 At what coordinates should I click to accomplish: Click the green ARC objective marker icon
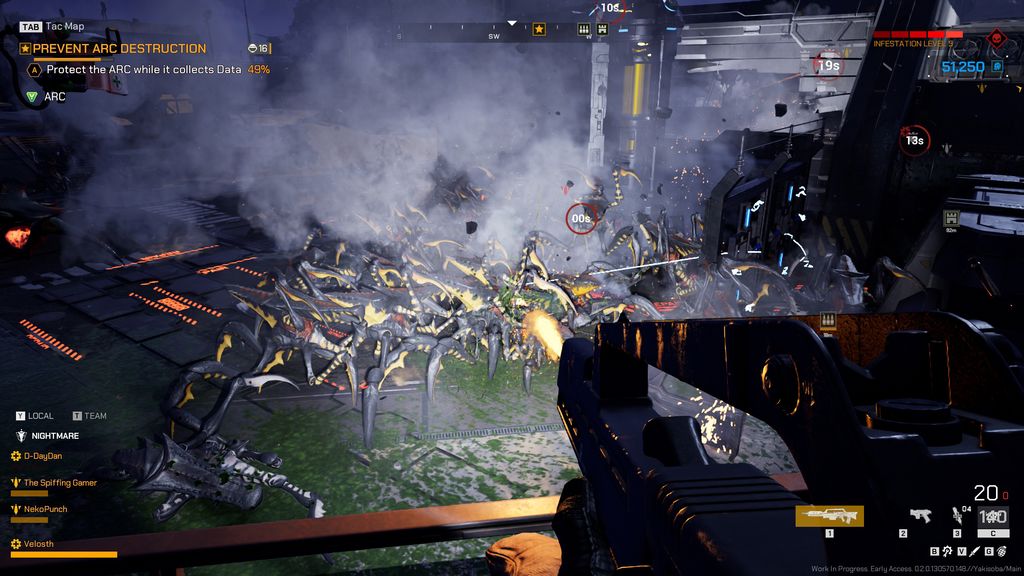[32, 97]
